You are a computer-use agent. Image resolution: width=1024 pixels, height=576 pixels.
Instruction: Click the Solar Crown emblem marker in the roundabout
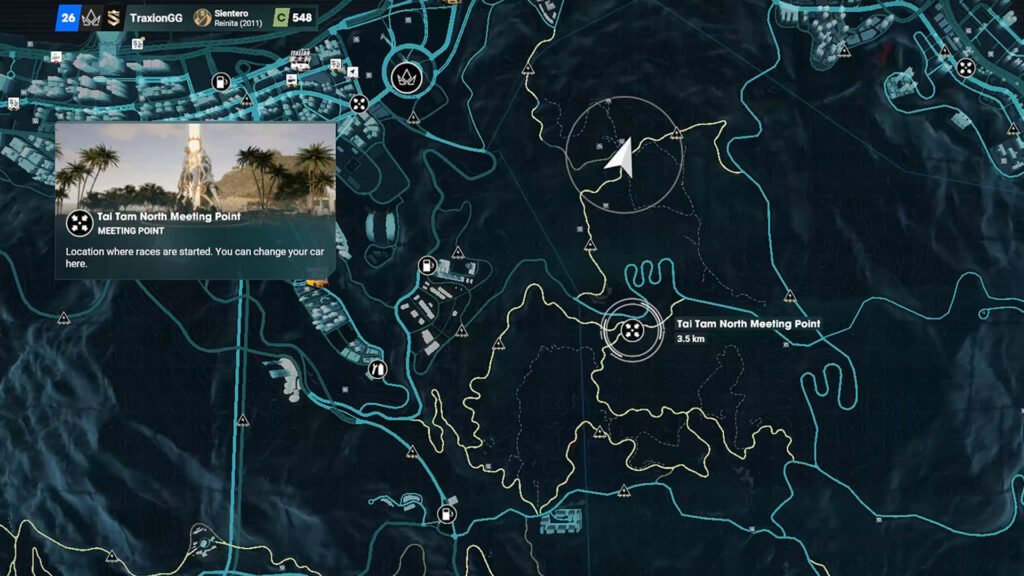click(x=406, y=76)
